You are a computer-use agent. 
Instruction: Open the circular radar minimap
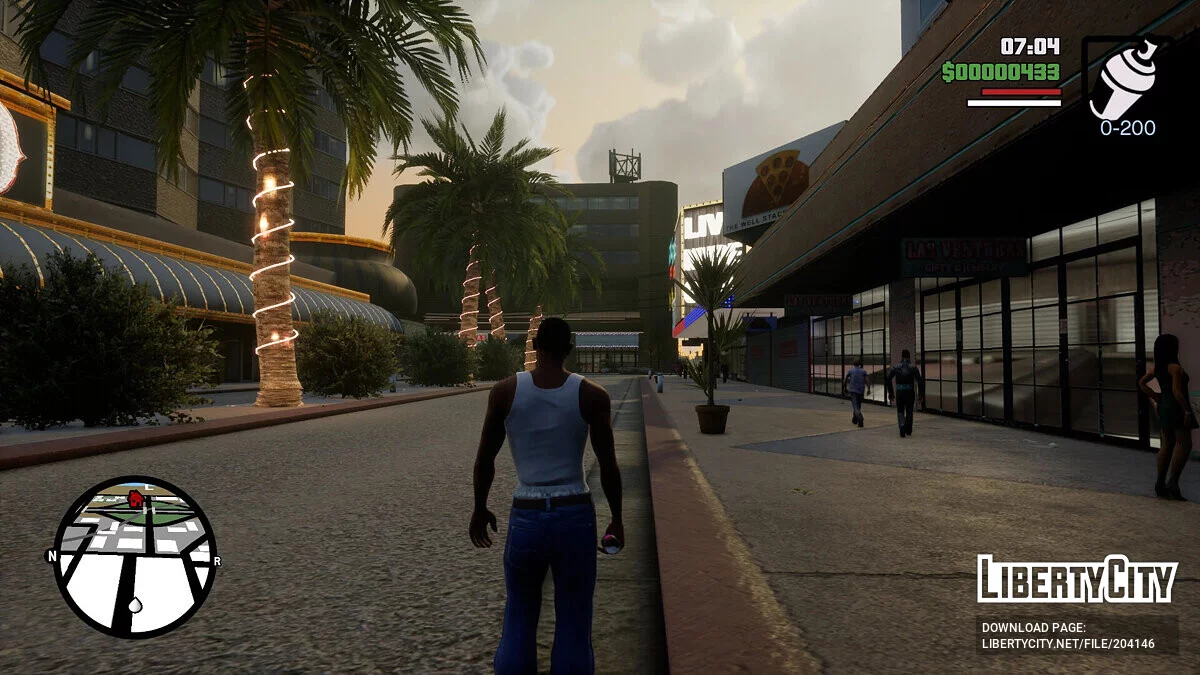pyautogui.click(x=134, y=557)
